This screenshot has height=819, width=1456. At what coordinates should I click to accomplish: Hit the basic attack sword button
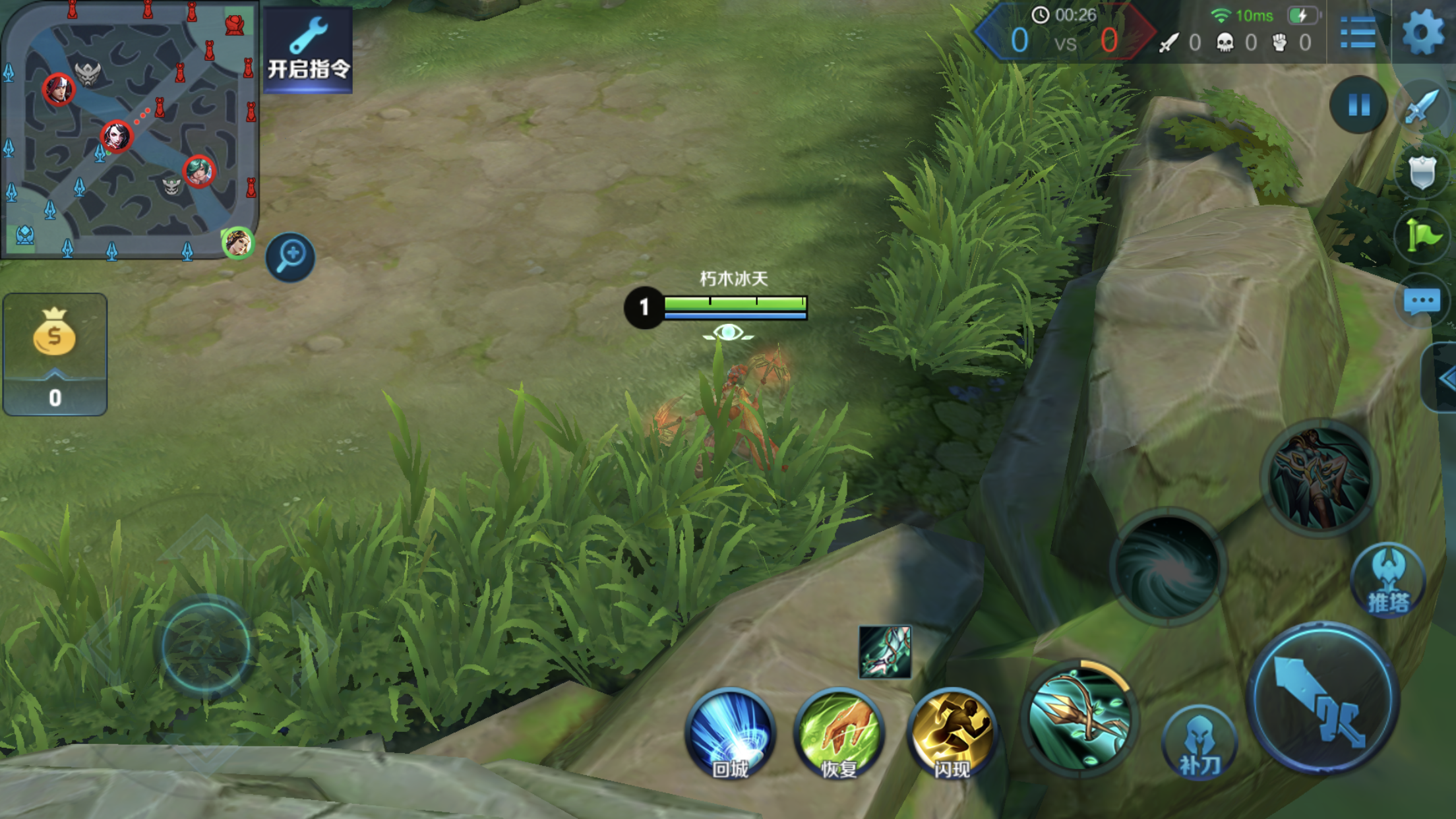tap(1323, 699)
